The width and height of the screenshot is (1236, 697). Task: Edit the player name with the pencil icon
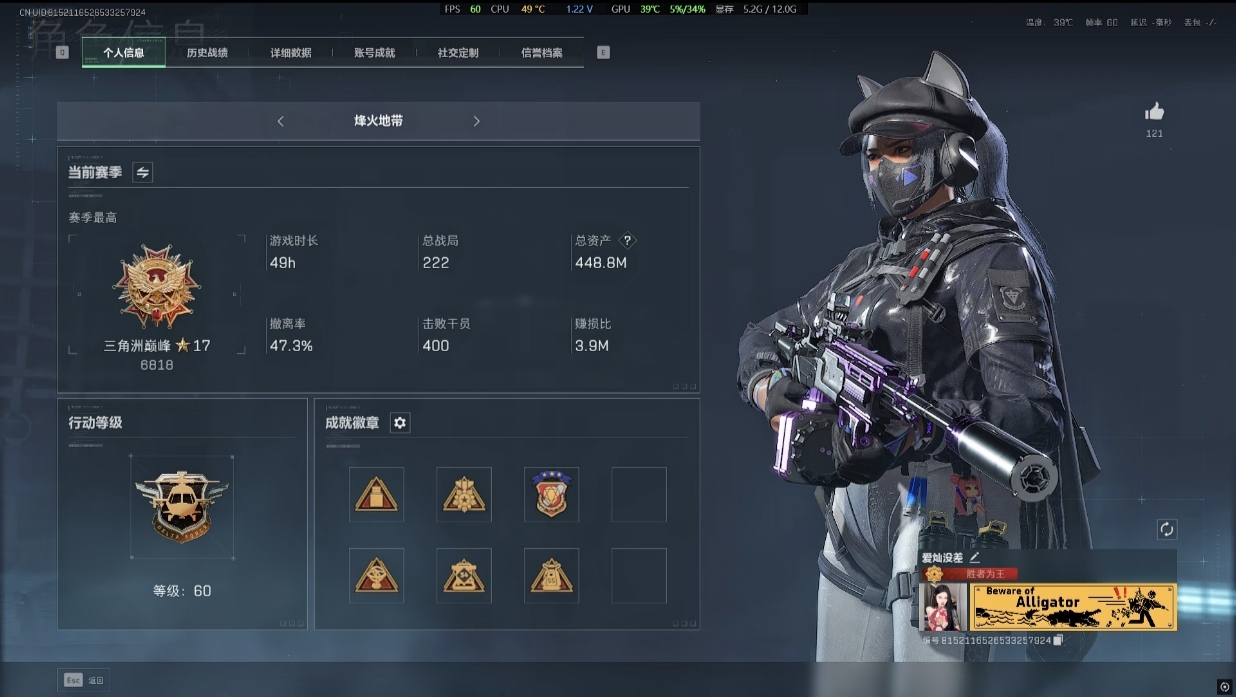(975, 557)
